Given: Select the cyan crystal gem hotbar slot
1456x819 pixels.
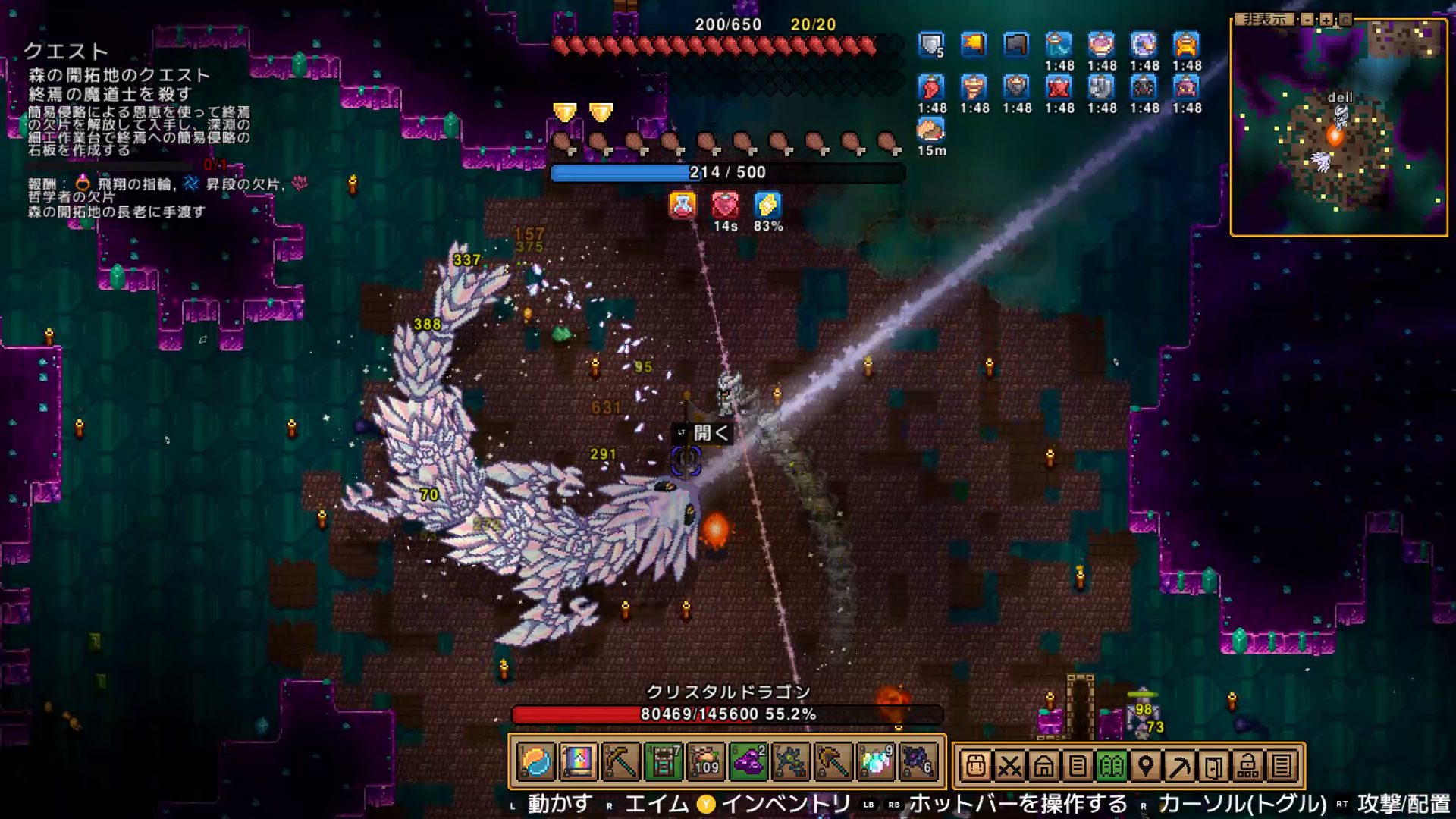Looking at the screenshot, I should coord(876,762).
